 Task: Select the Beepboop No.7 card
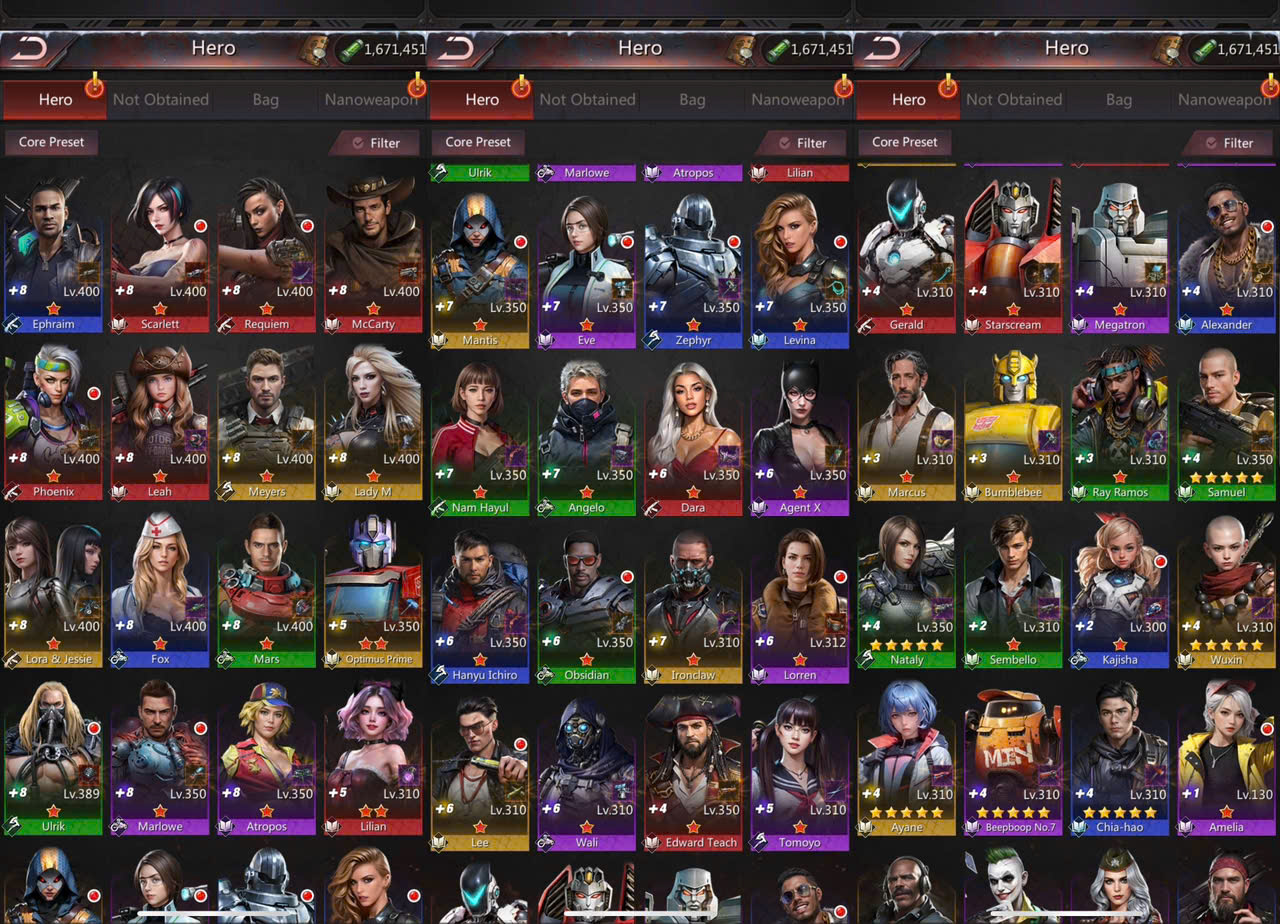point(1013,758)
